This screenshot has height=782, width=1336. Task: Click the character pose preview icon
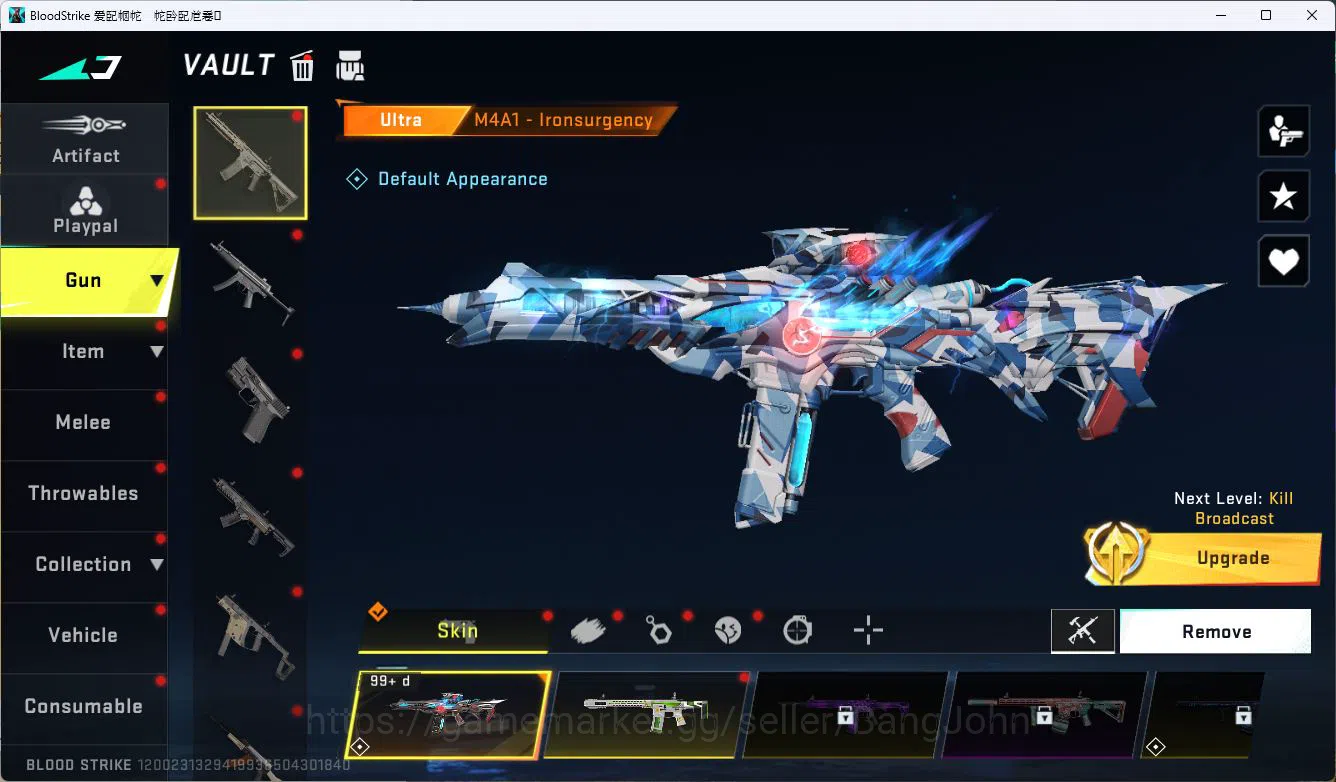point(1284,131)
